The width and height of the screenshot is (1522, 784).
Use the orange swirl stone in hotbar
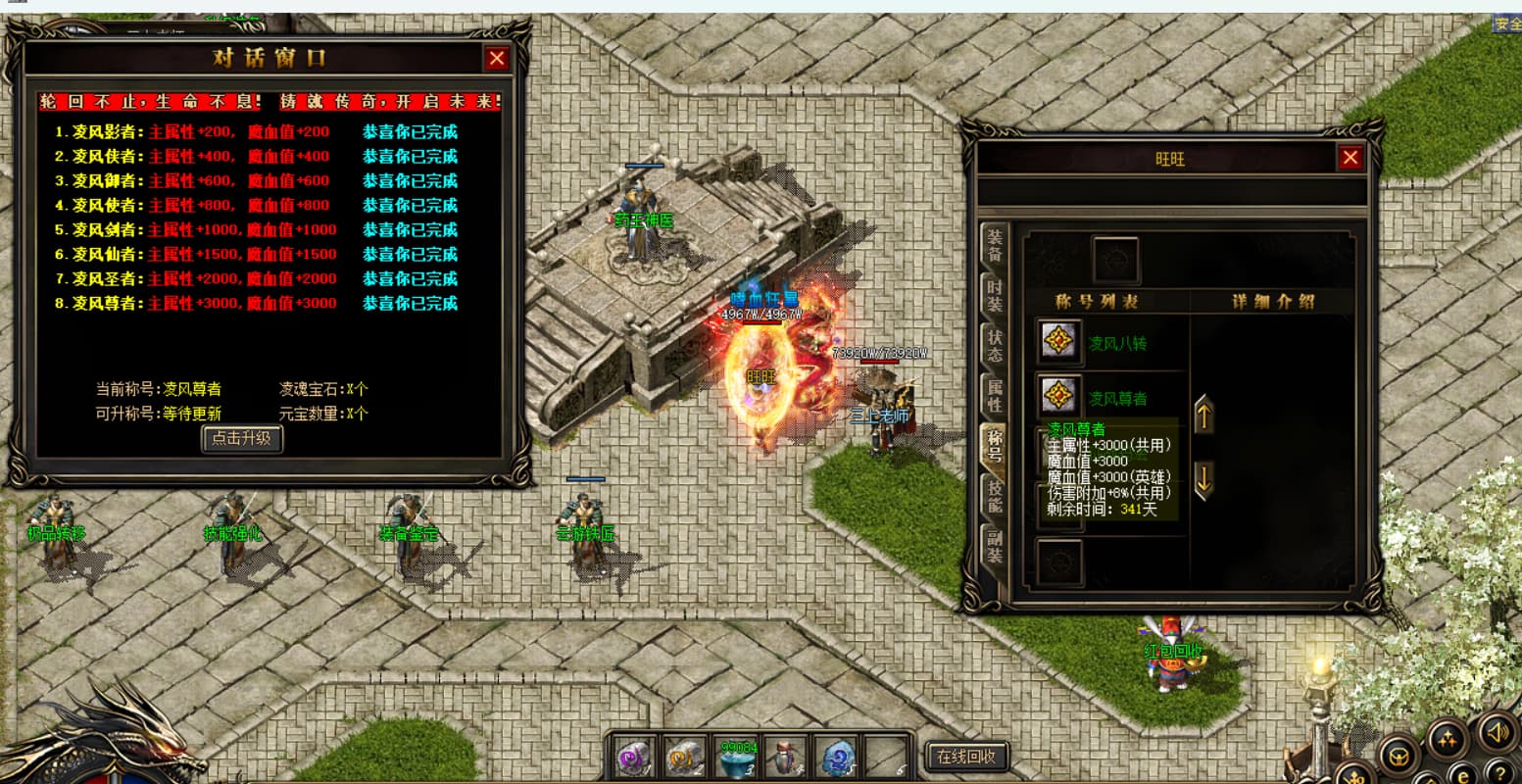pyautogui.click(x=685, y=757)
